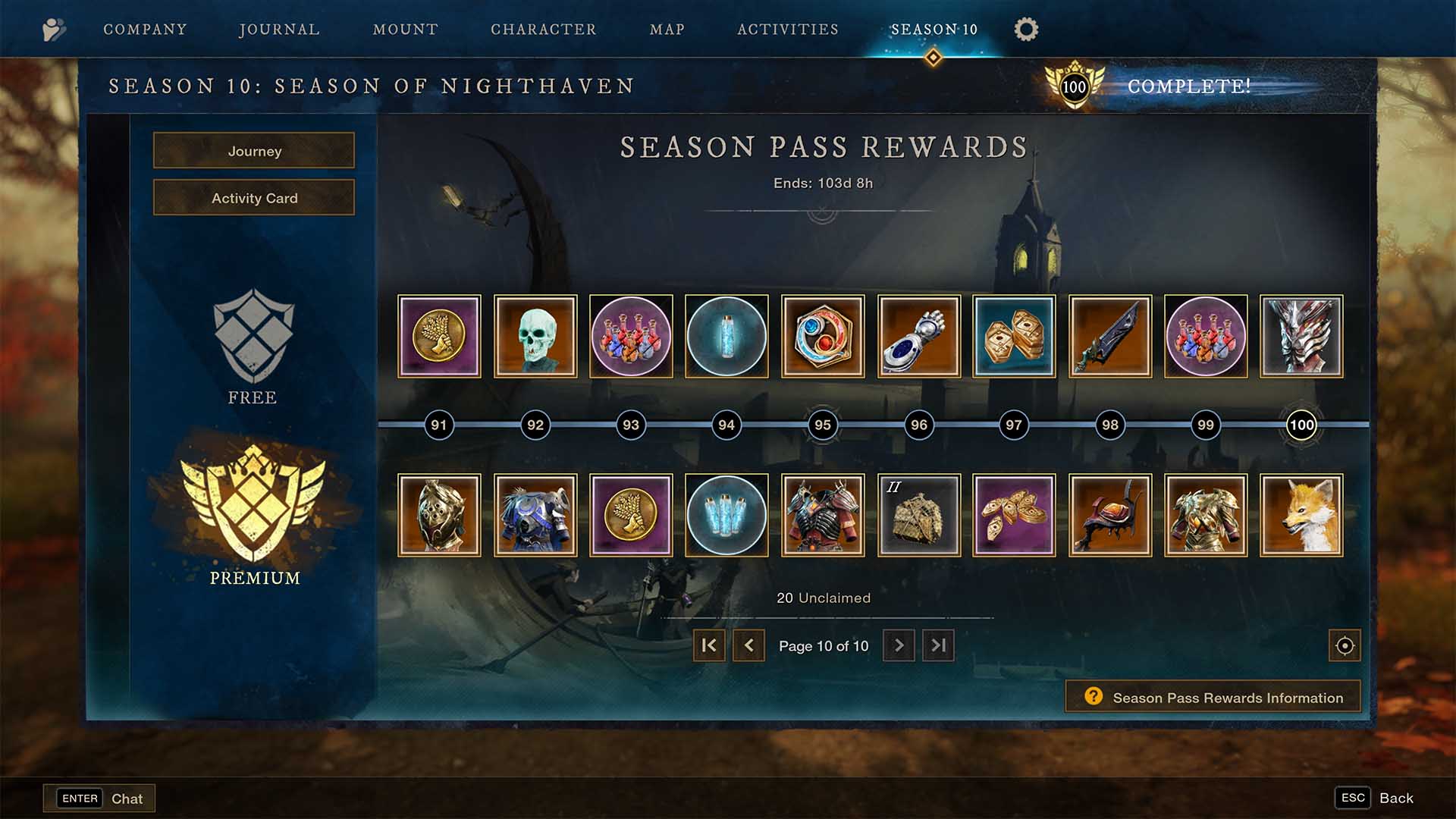1456x819 pixels.
Task: Select the chest armor reward at level 99
Action: [x=1205, y=515]
